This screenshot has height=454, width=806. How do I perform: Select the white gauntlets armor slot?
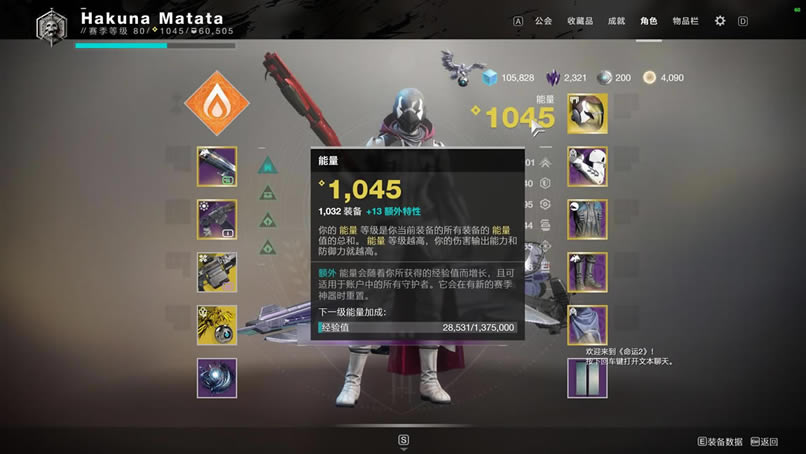(587, 166)
